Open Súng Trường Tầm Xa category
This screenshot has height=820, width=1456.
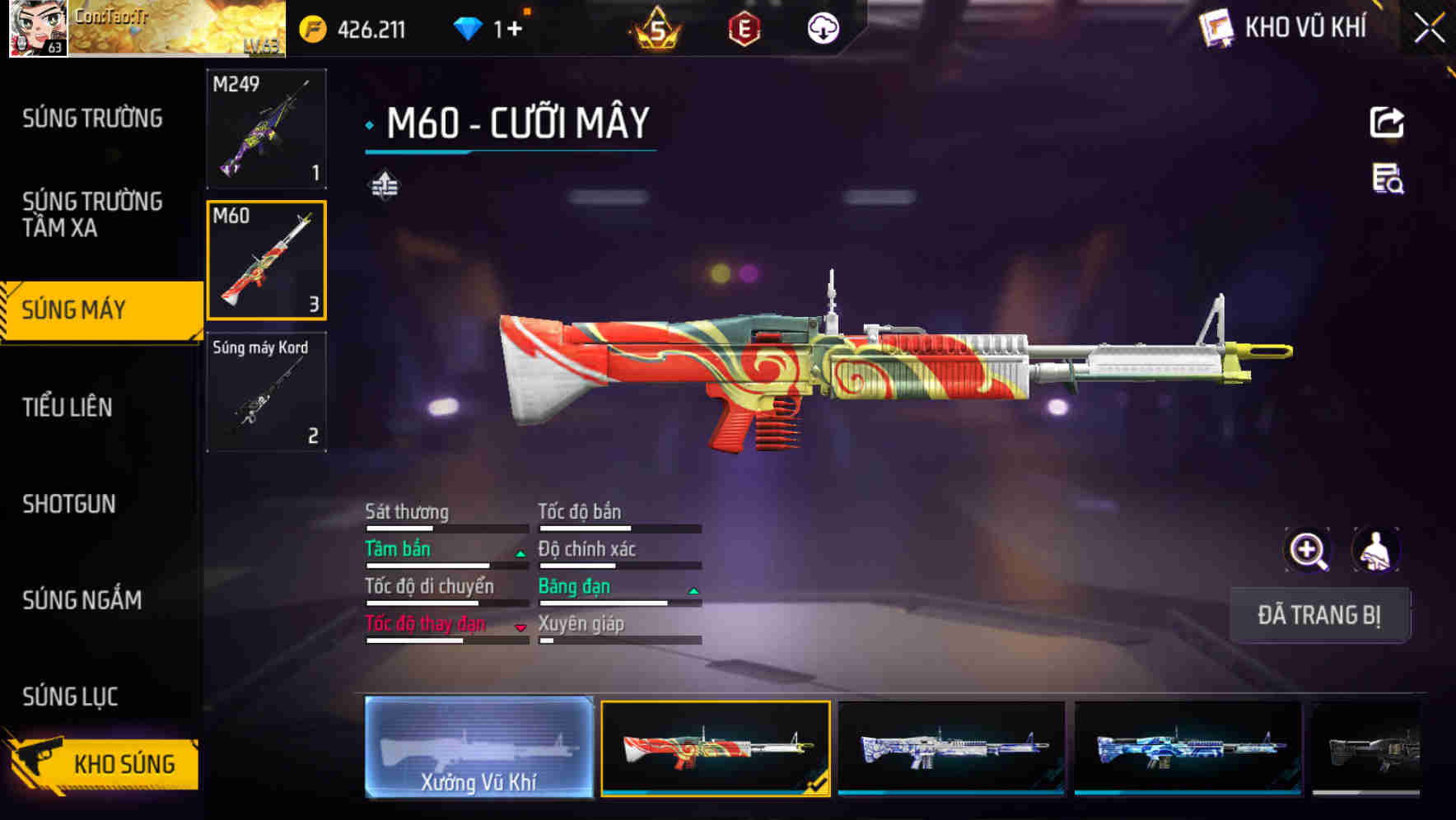click(x=92, y=214)
